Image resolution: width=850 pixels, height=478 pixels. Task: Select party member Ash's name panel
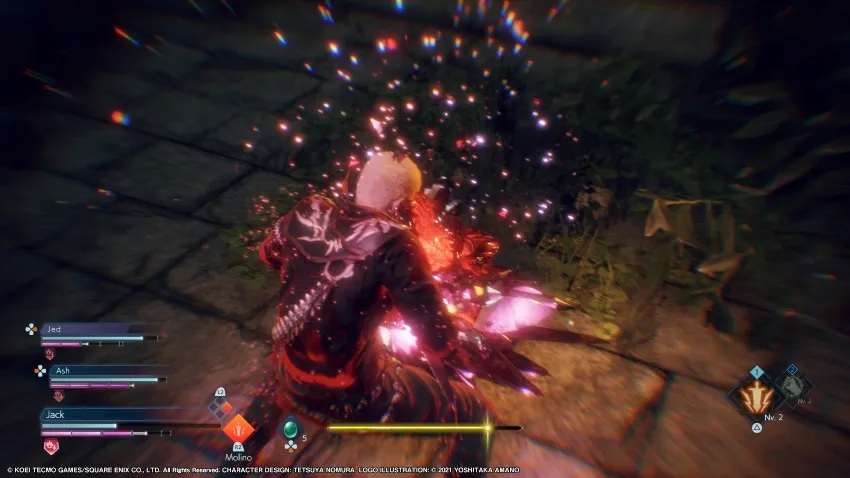coord(100,369)
